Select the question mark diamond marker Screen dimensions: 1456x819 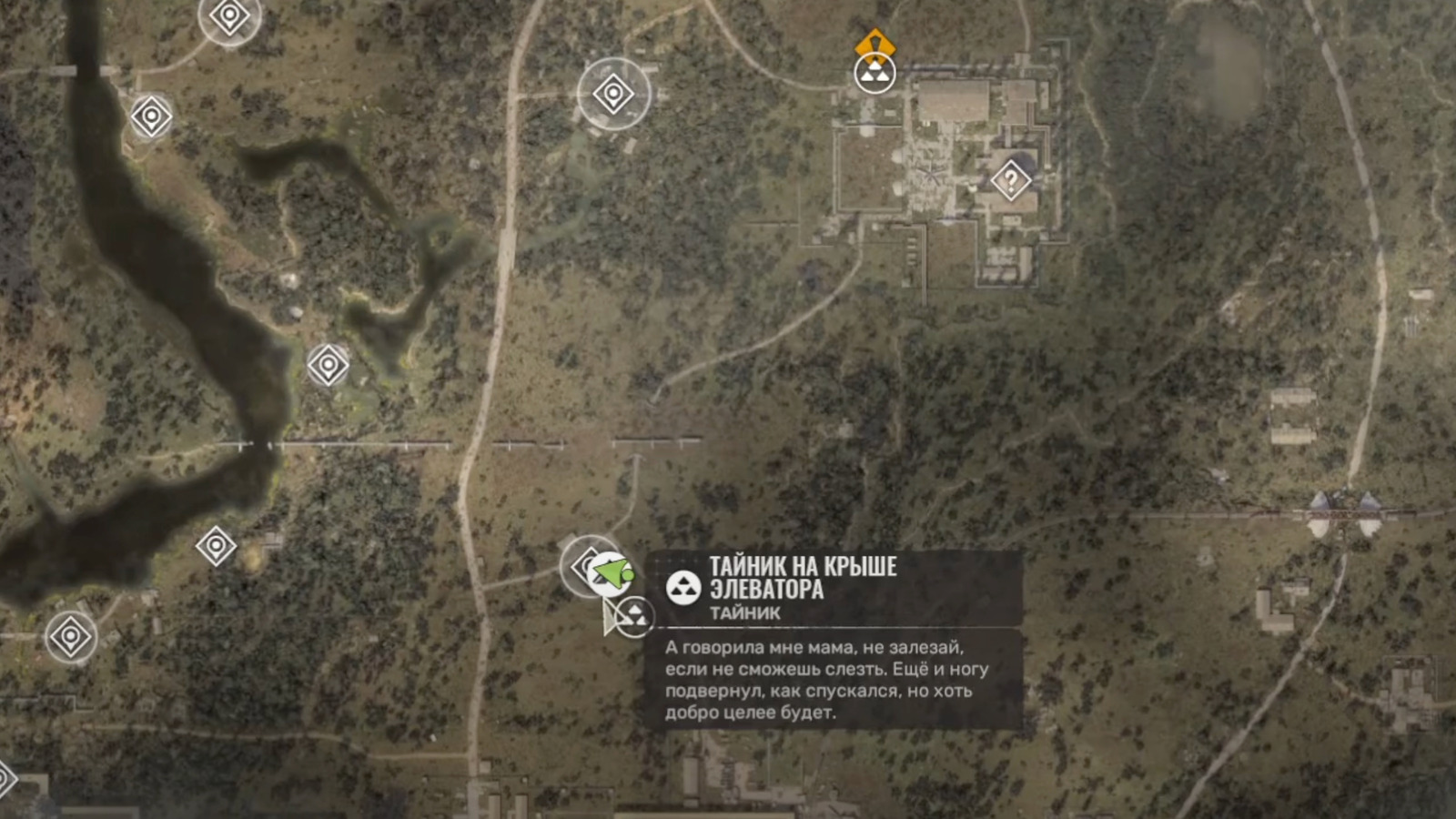click(x=1009, y=182)
